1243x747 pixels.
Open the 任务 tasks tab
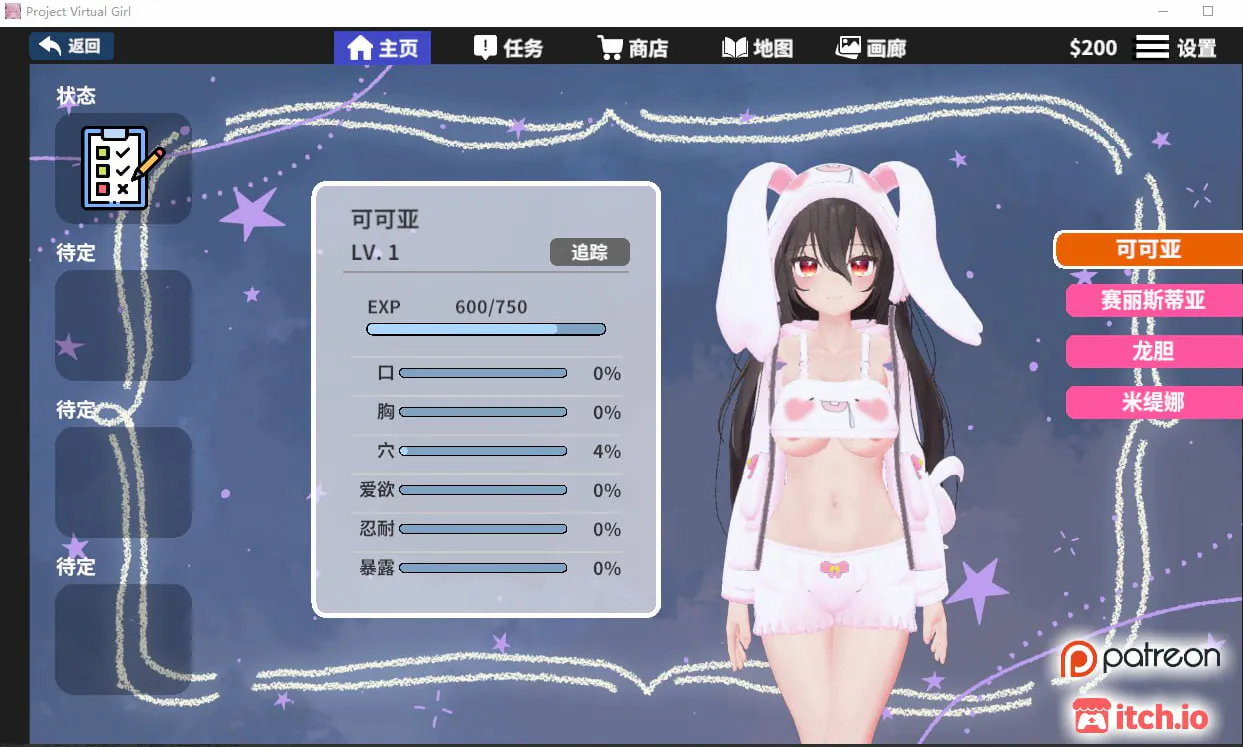[508, 48]
